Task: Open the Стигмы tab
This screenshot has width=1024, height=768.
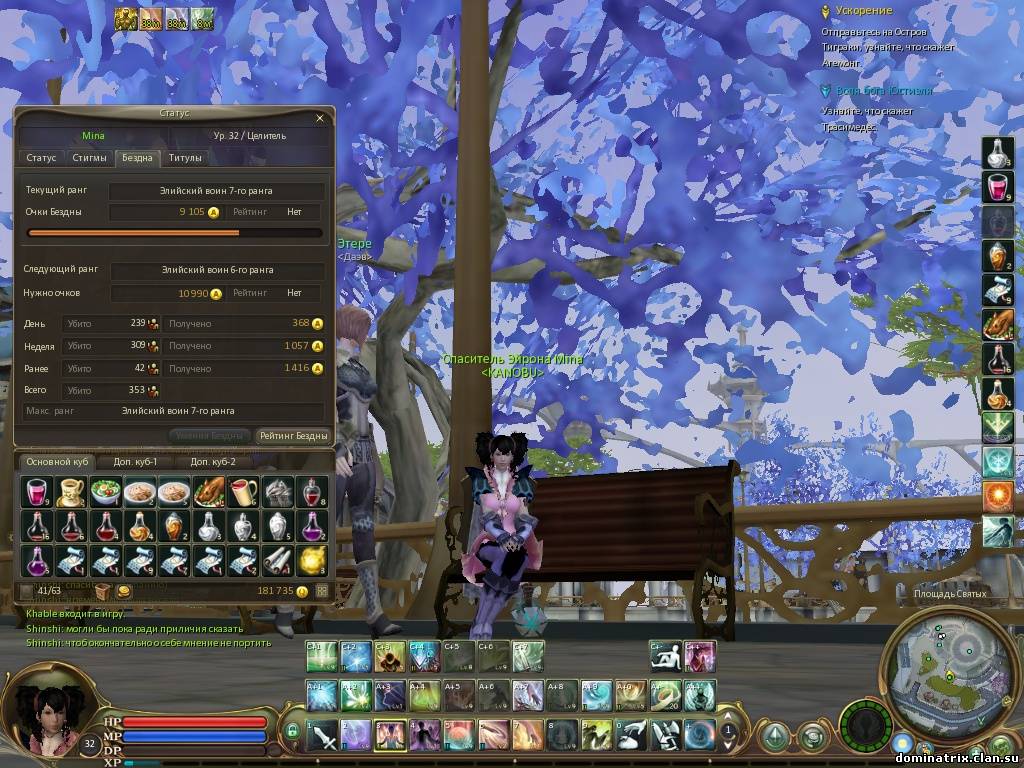Action: point(90,158)
